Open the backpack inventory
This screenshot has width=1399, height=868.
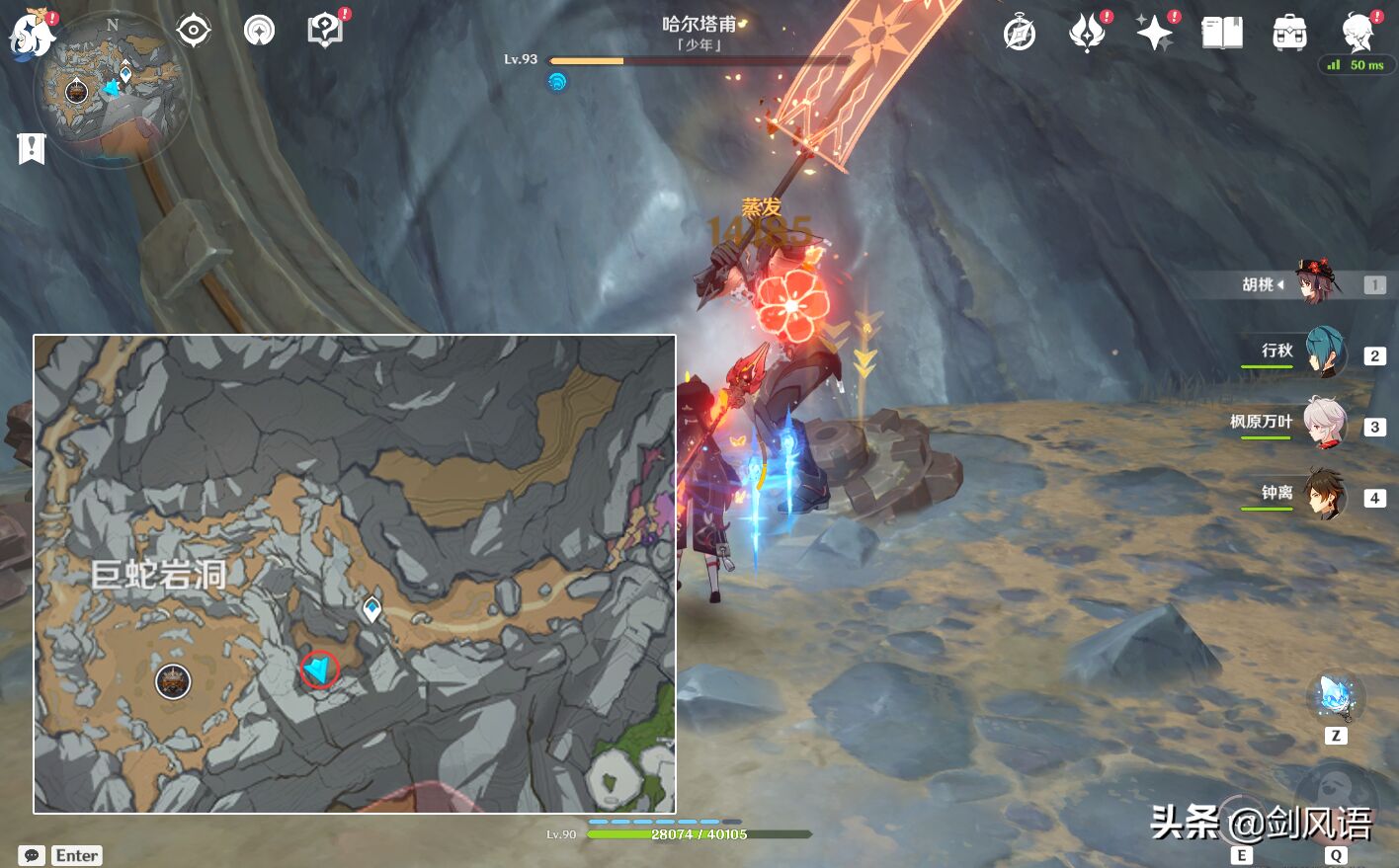[x=1289, y=34]
